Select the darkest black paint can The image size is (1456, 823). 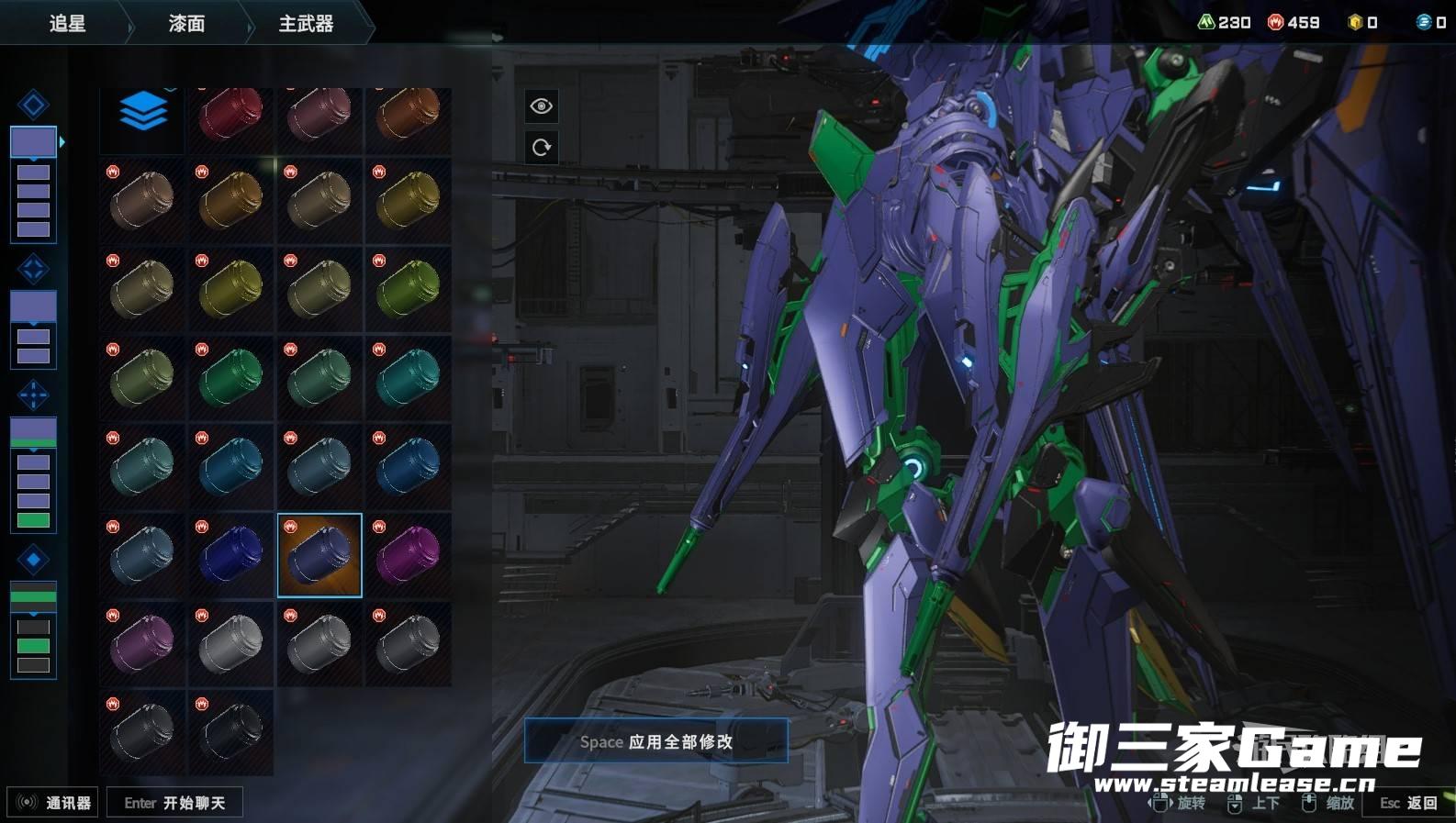(230, 732)
